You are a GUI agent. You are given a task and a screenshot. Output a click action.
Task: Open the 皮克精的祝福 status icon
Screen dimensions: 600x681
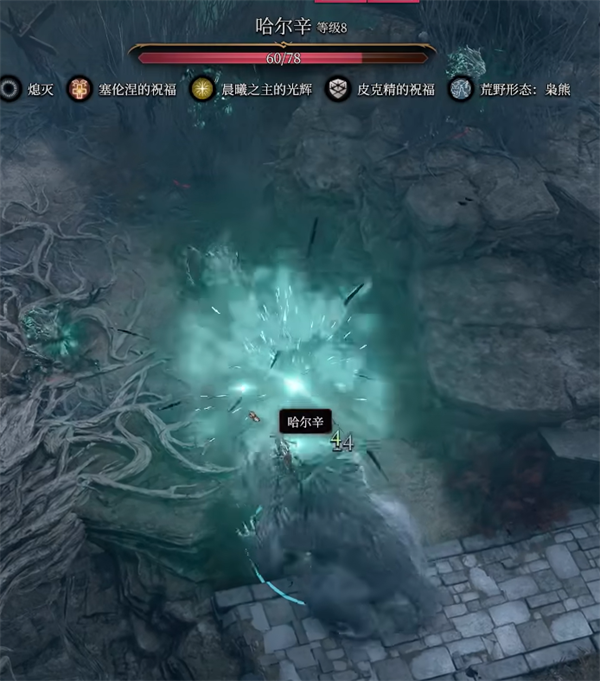(340, 89)
